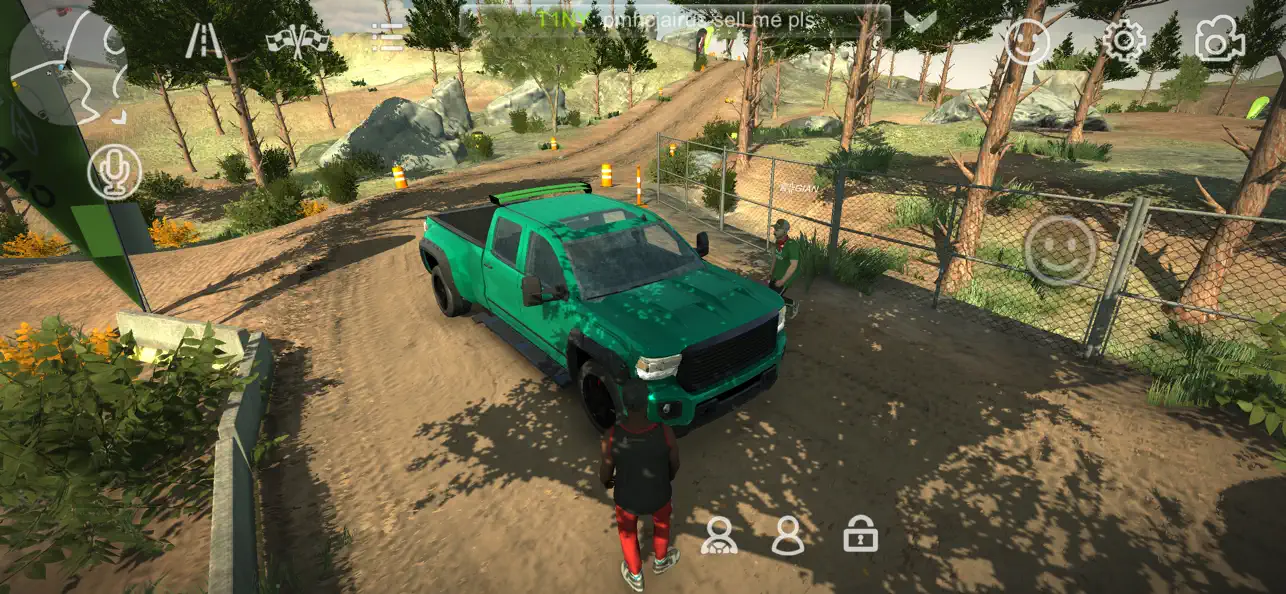Enter the truck as driver

(718, 535)
